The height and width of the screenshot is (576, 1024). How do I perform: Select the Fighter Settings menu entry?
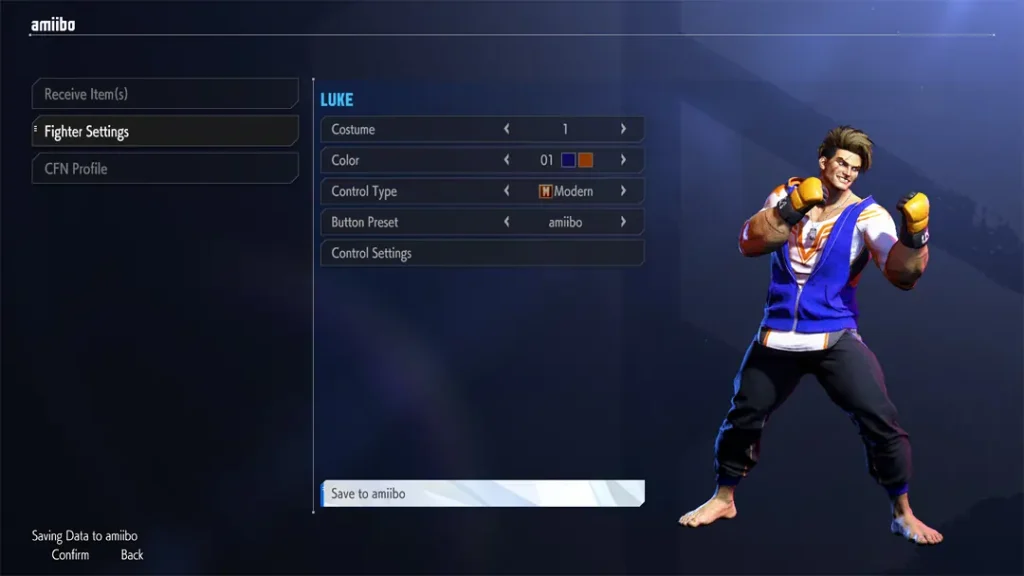pos(165,131)
